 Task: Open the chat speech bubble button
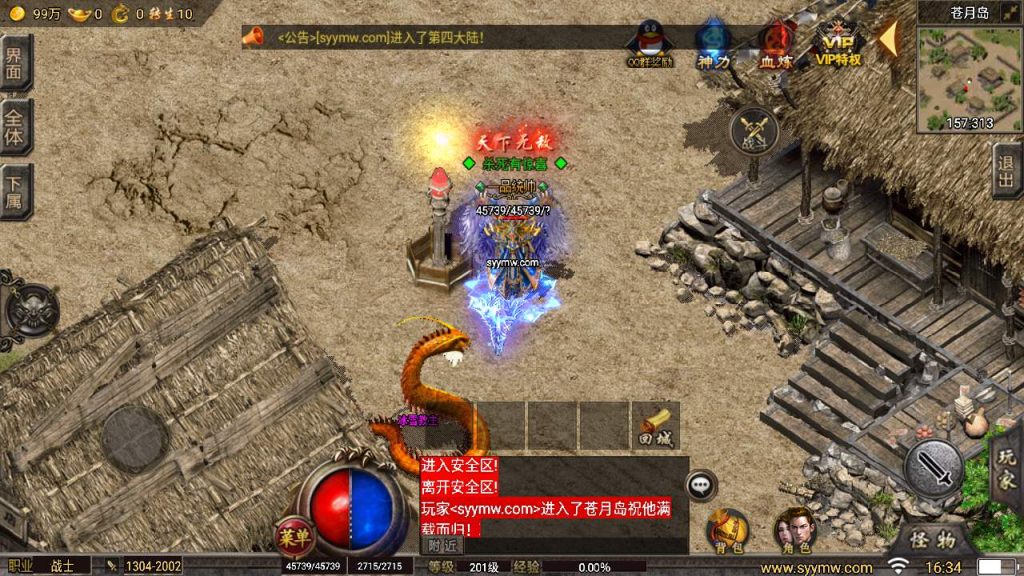coord(702,484)
